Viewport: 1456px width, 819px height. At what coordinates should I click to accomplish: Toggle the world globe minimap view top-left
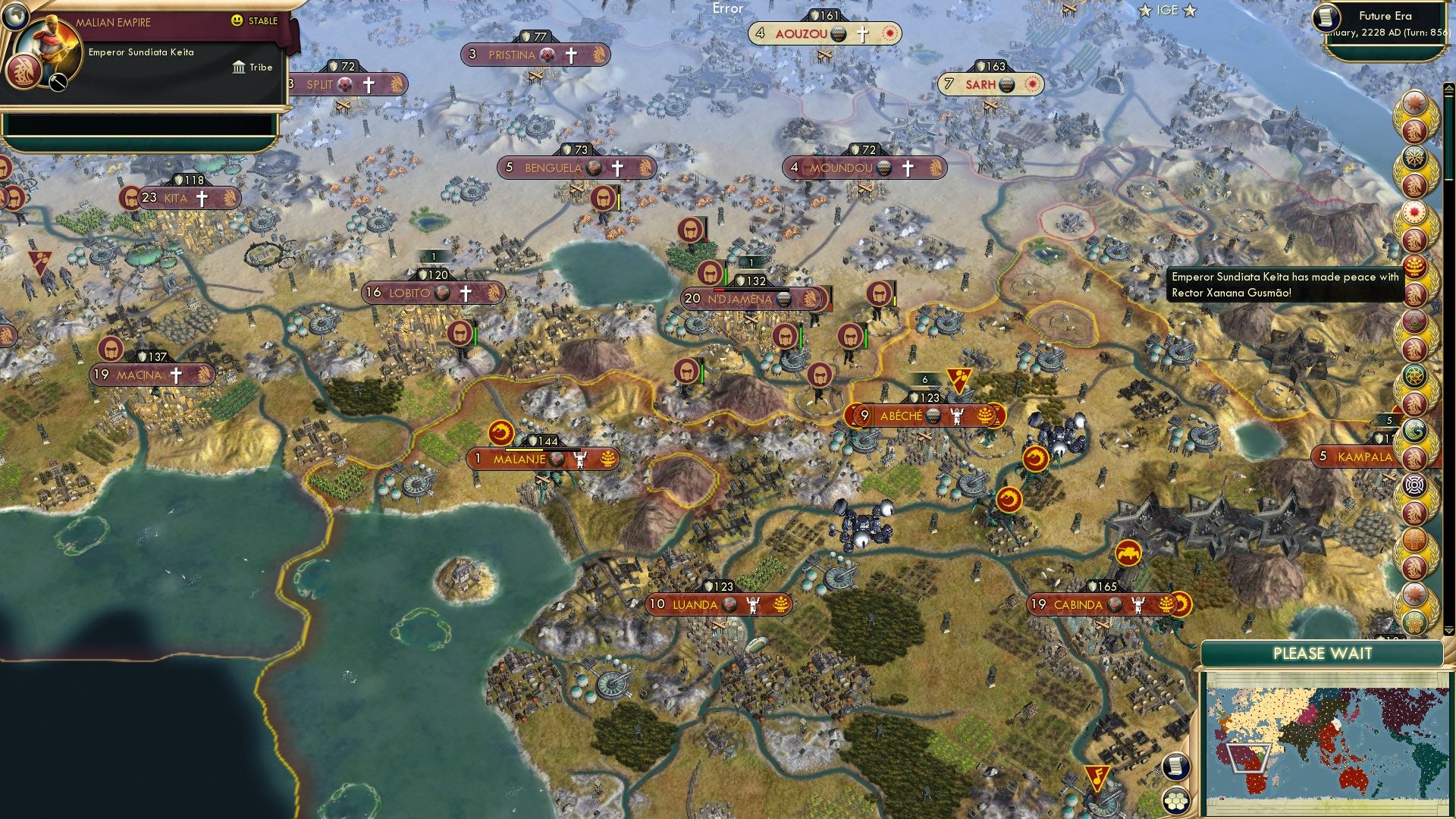pos(15,17)
